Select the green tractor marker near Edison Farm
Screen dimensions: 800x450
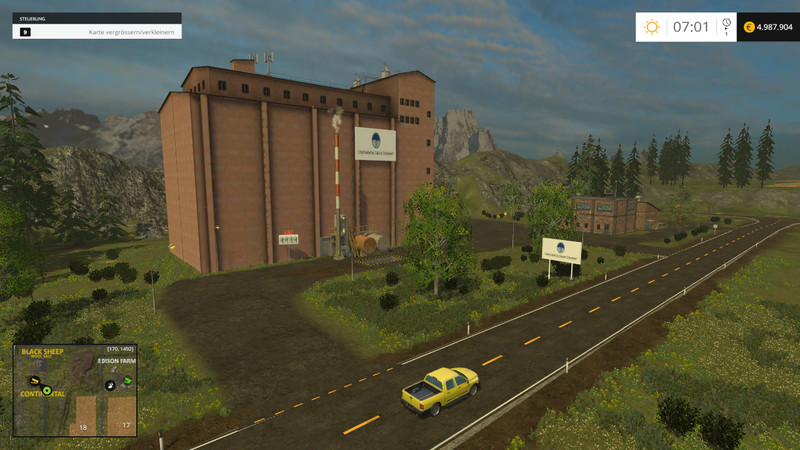coord(127,382)
